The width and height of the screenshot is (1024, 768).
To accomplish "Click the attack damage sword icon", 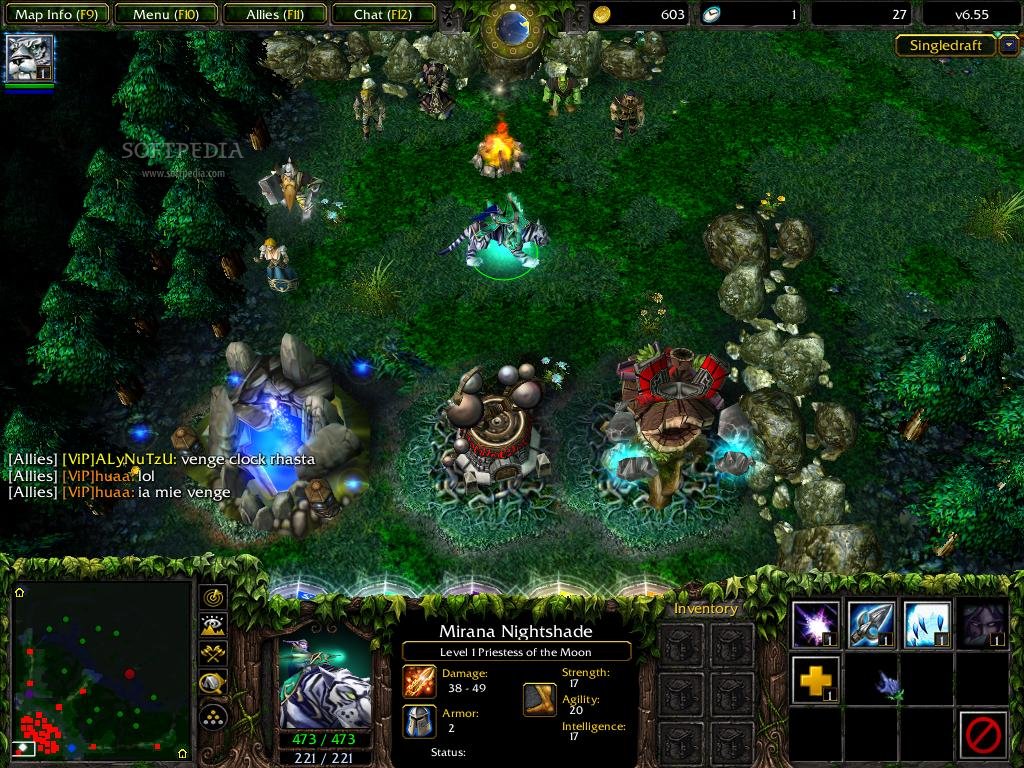I will pyautogui.click(x=419, y=682).
